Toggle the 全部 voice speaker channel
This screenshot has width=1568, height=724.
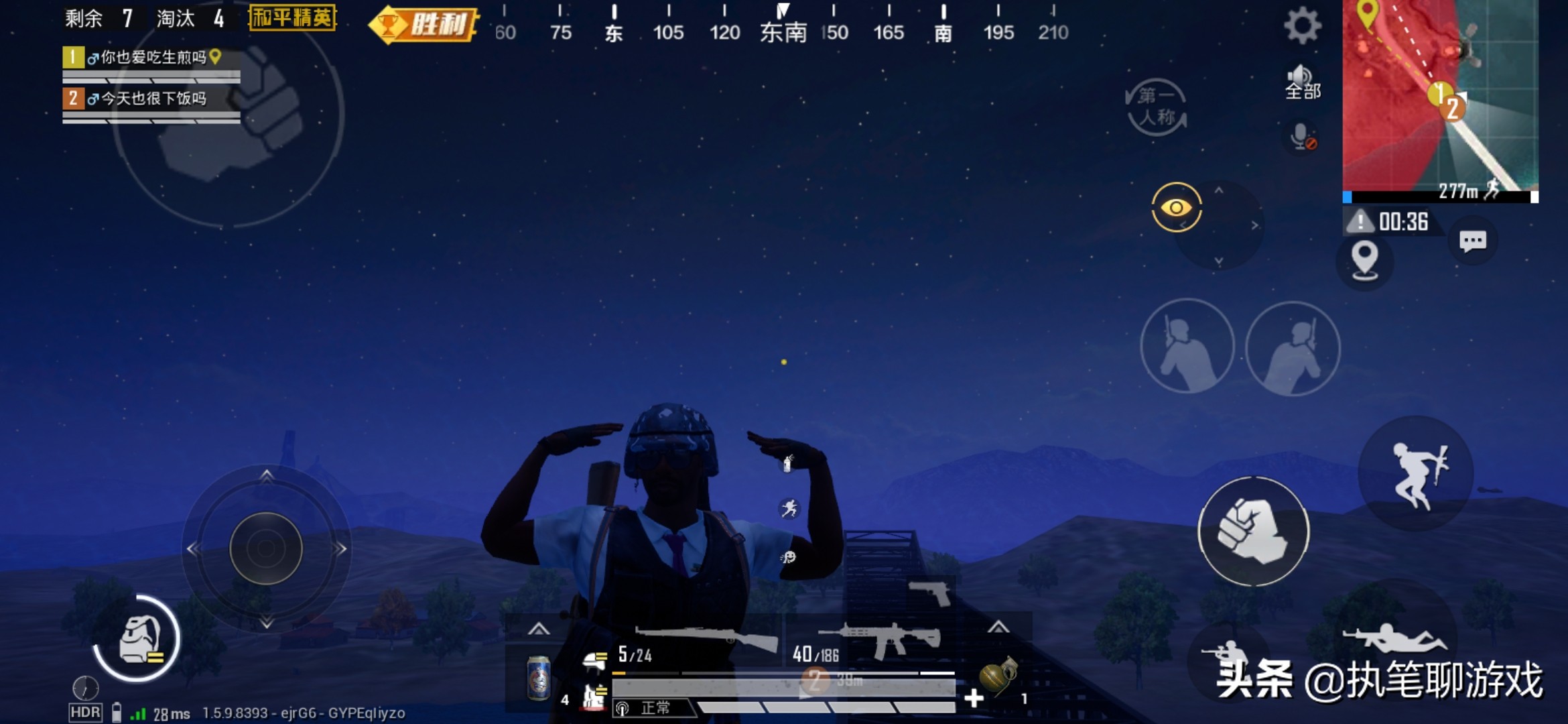[x=1302, y=82]
